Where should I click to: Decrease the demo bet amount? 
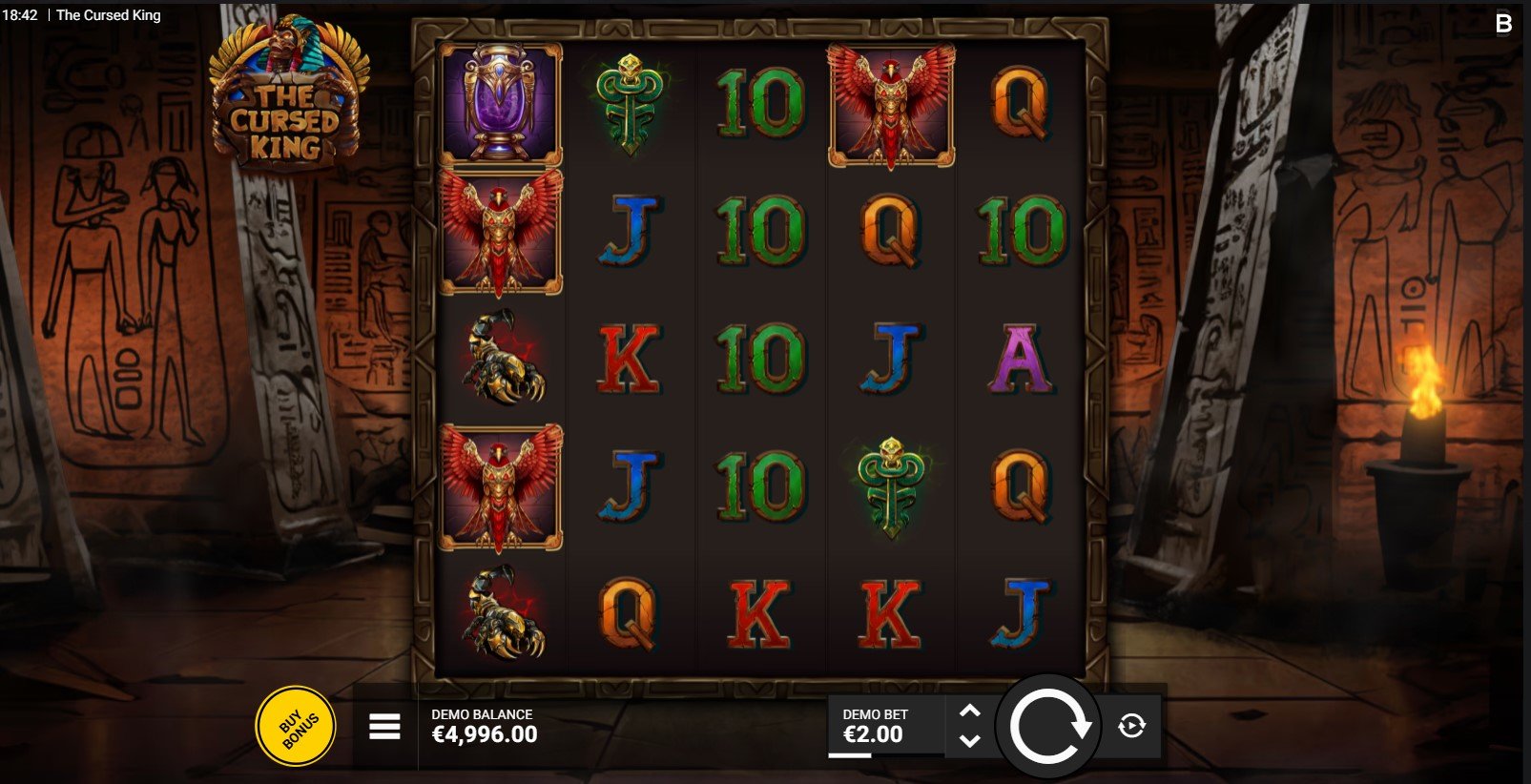coord(969,741)
